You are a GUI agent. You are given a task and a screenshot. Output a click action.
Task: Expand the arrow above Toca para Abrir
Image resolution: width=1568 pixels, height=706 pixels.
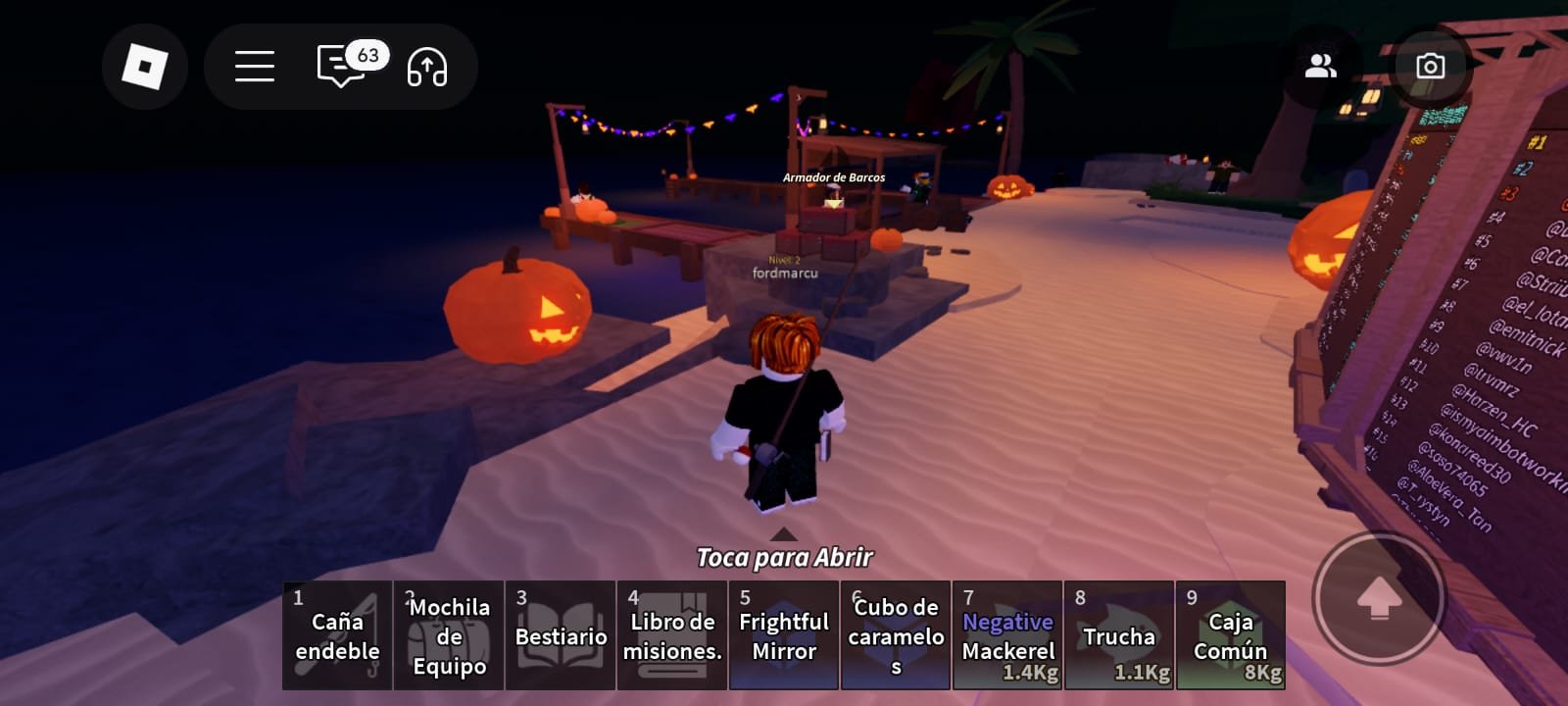pyautogui.click(x=784, y=535)
